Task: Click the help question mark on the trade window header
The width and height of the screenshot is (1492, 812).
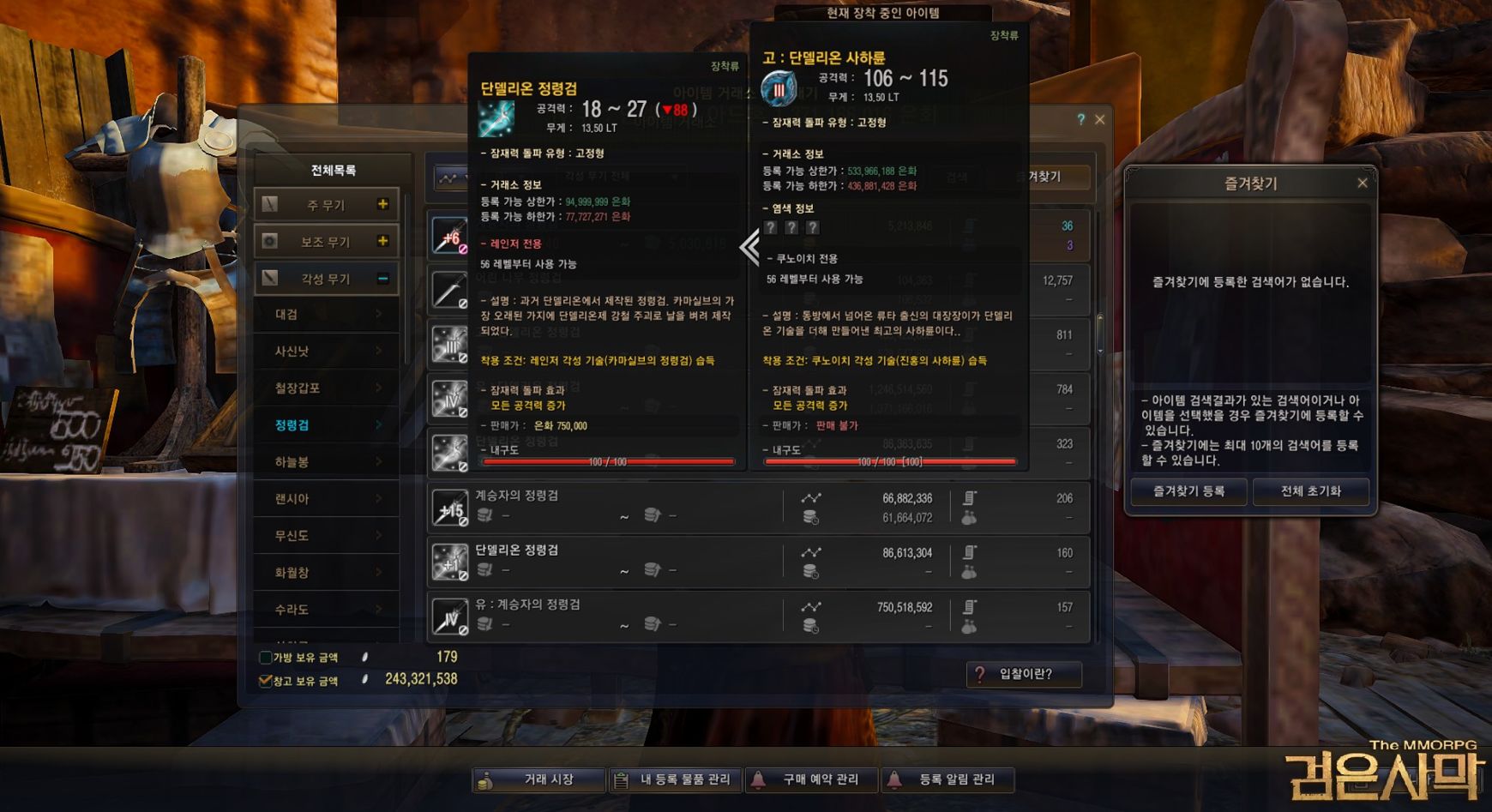Action: point(1080,119)
